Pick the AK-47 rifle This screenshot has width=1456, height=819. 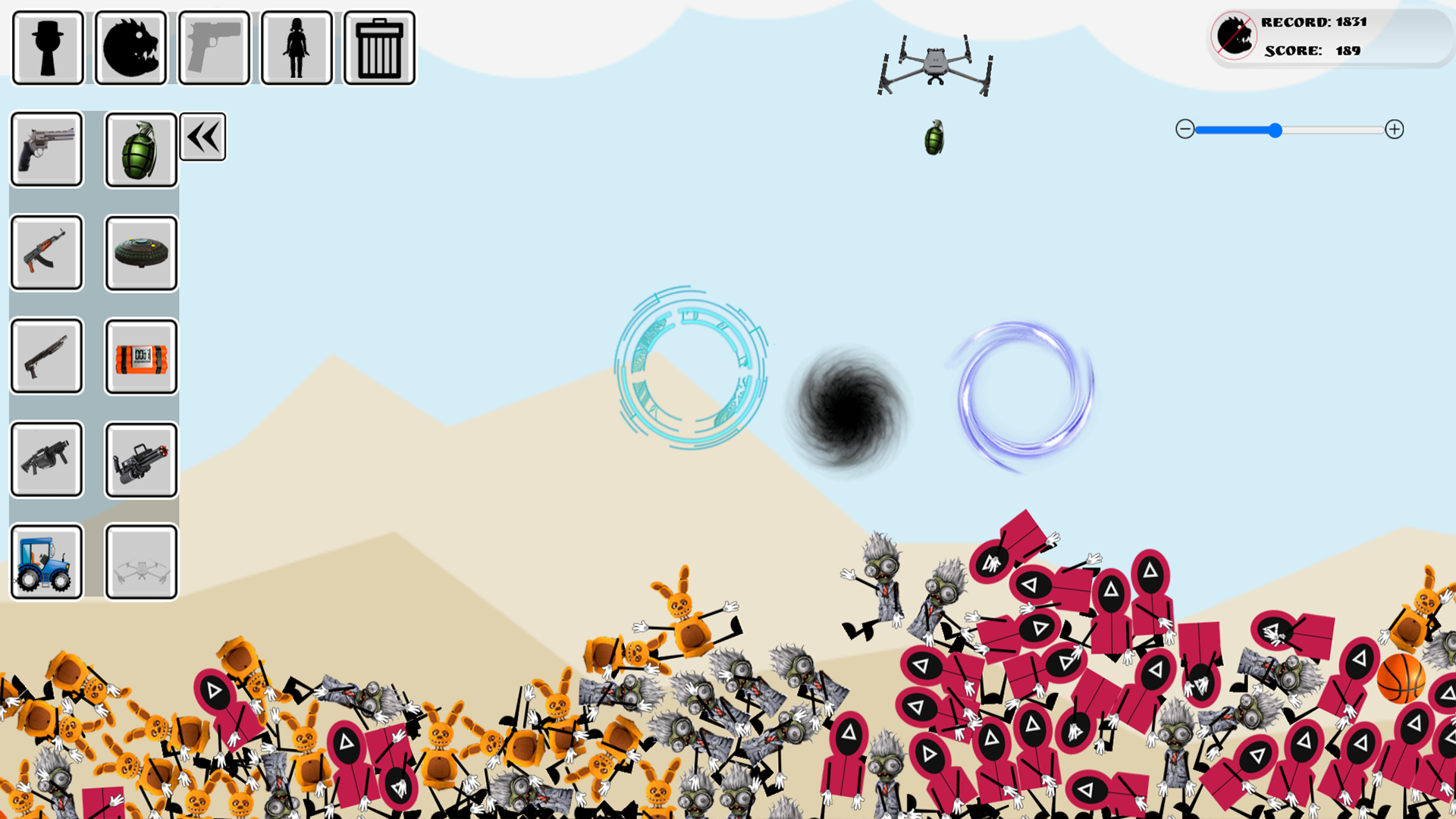(45, 253)
